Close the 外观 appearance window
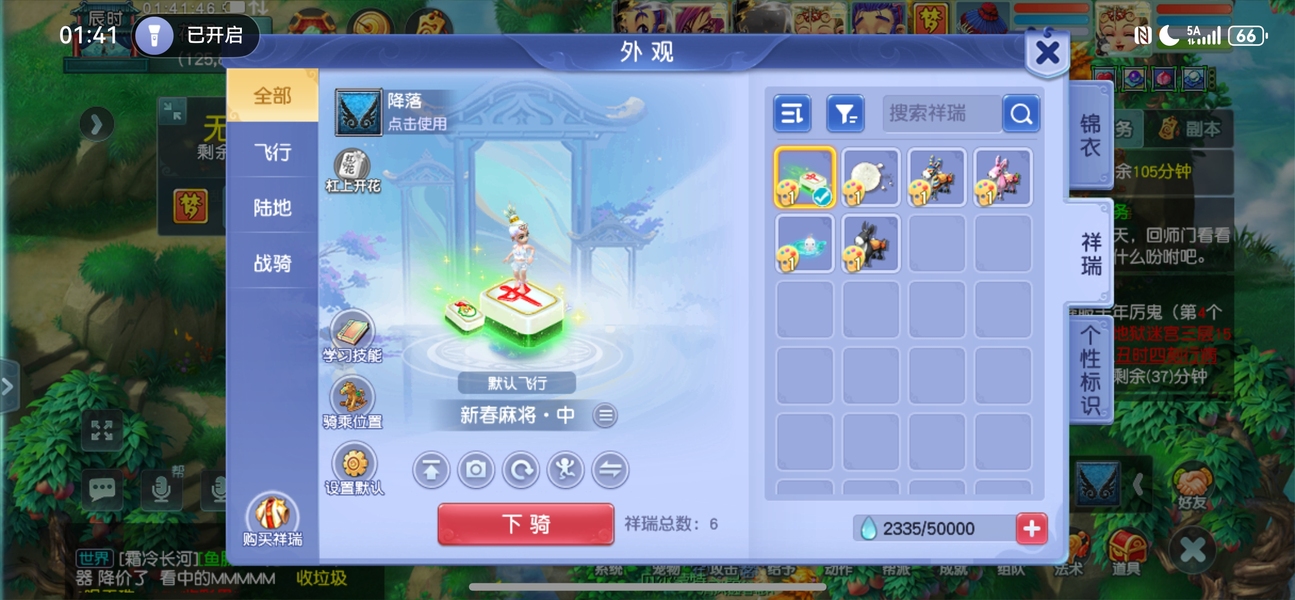 click(x=1047, y=53)
